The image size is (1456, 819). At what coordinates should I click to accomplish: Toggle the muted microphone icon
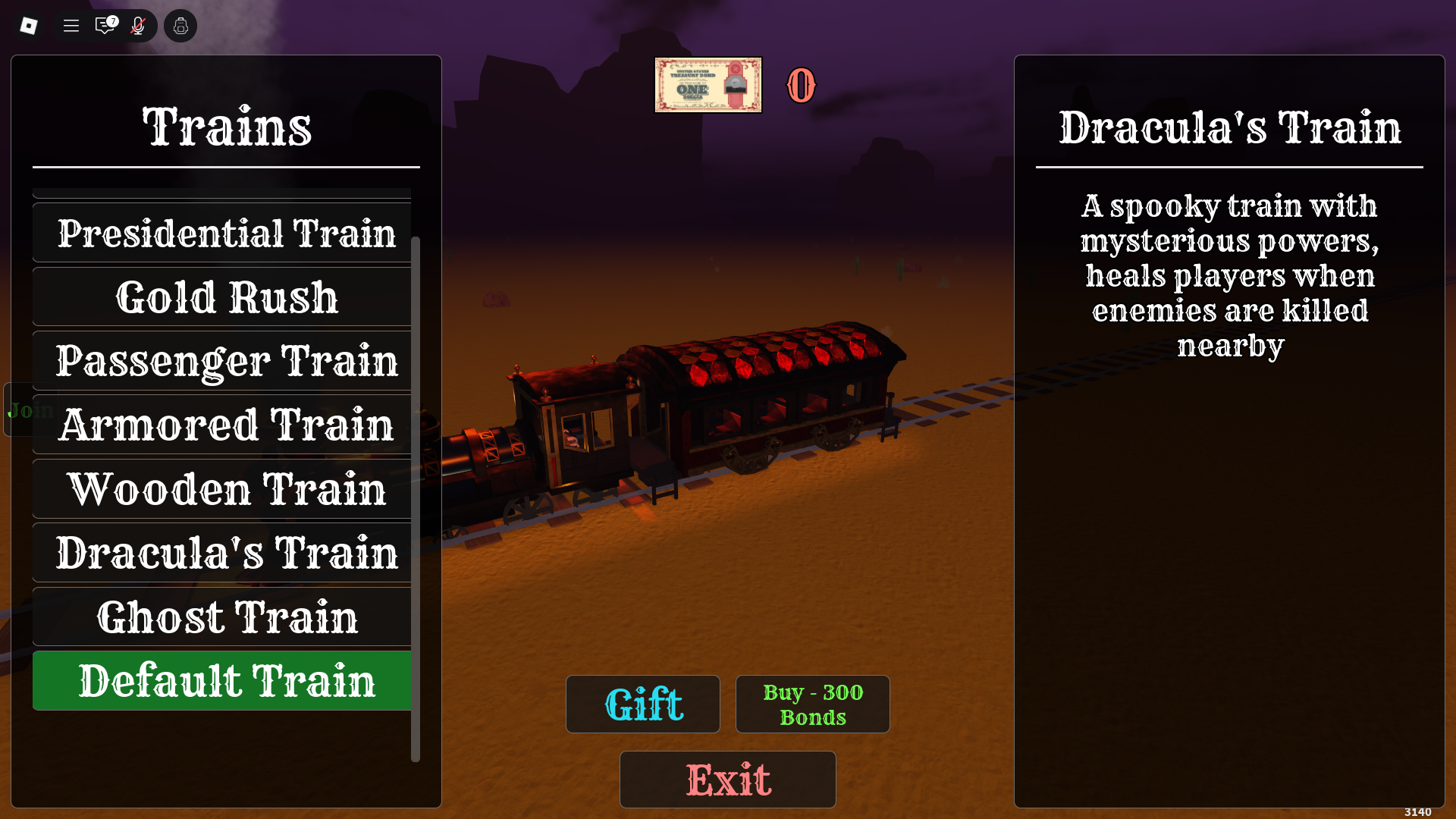(x=138, y=26)
